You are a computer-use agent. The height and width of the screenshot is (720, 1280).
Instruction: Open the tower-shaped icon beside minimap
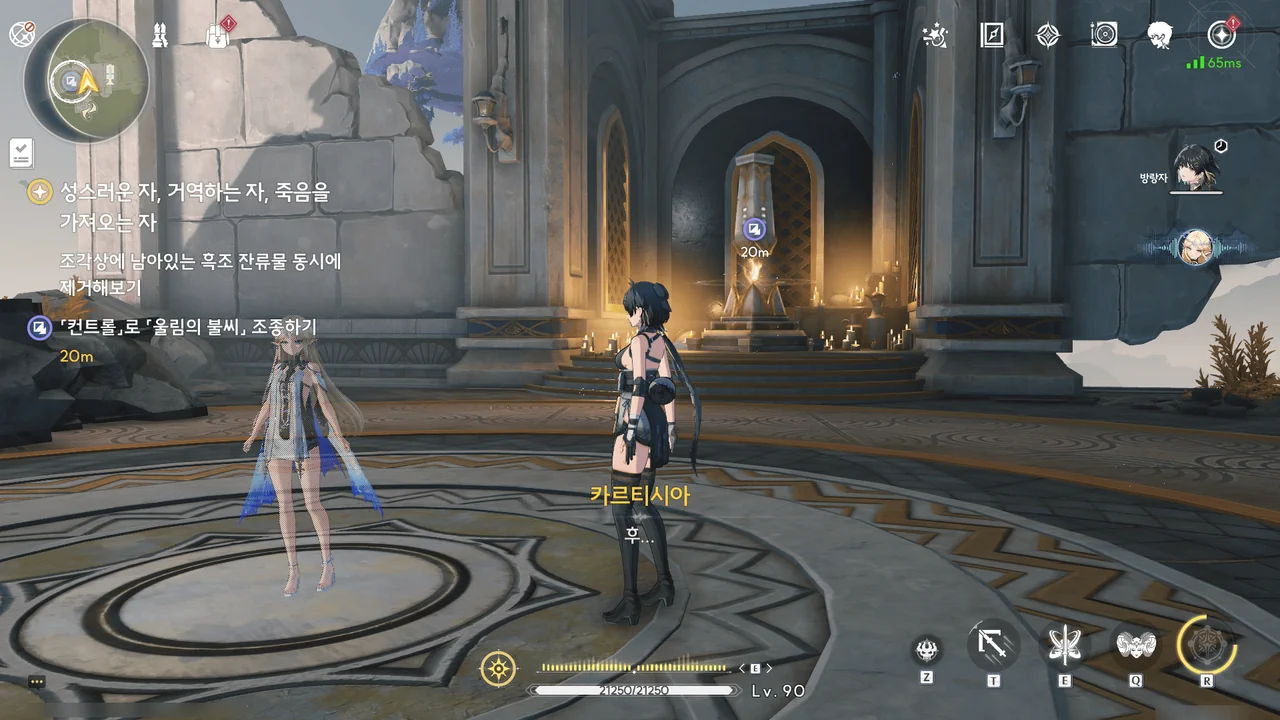pos(159,35)
